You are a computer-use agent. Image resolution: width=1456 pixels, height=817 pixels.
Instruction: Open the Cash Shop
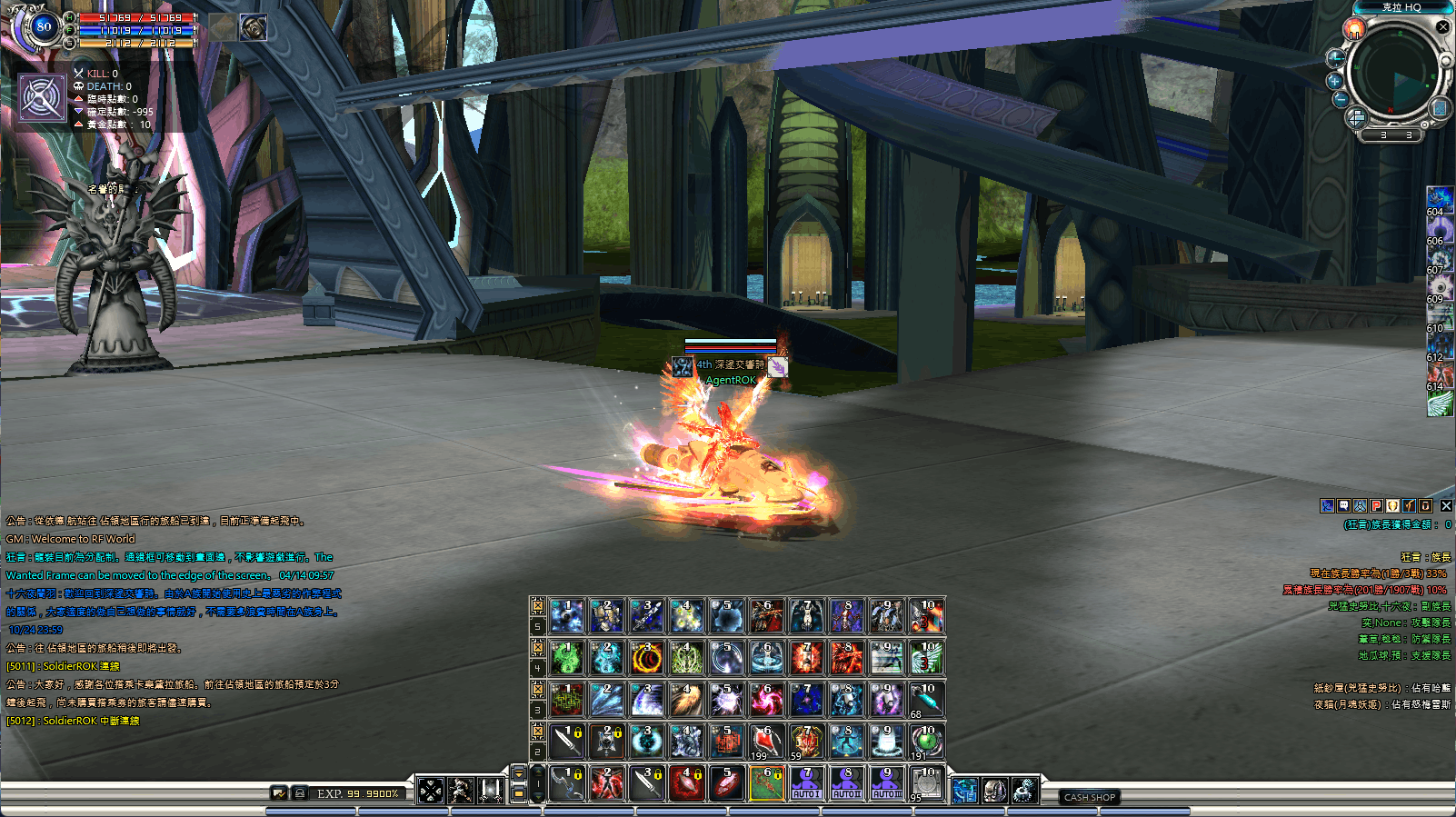tap(1089, 797)
